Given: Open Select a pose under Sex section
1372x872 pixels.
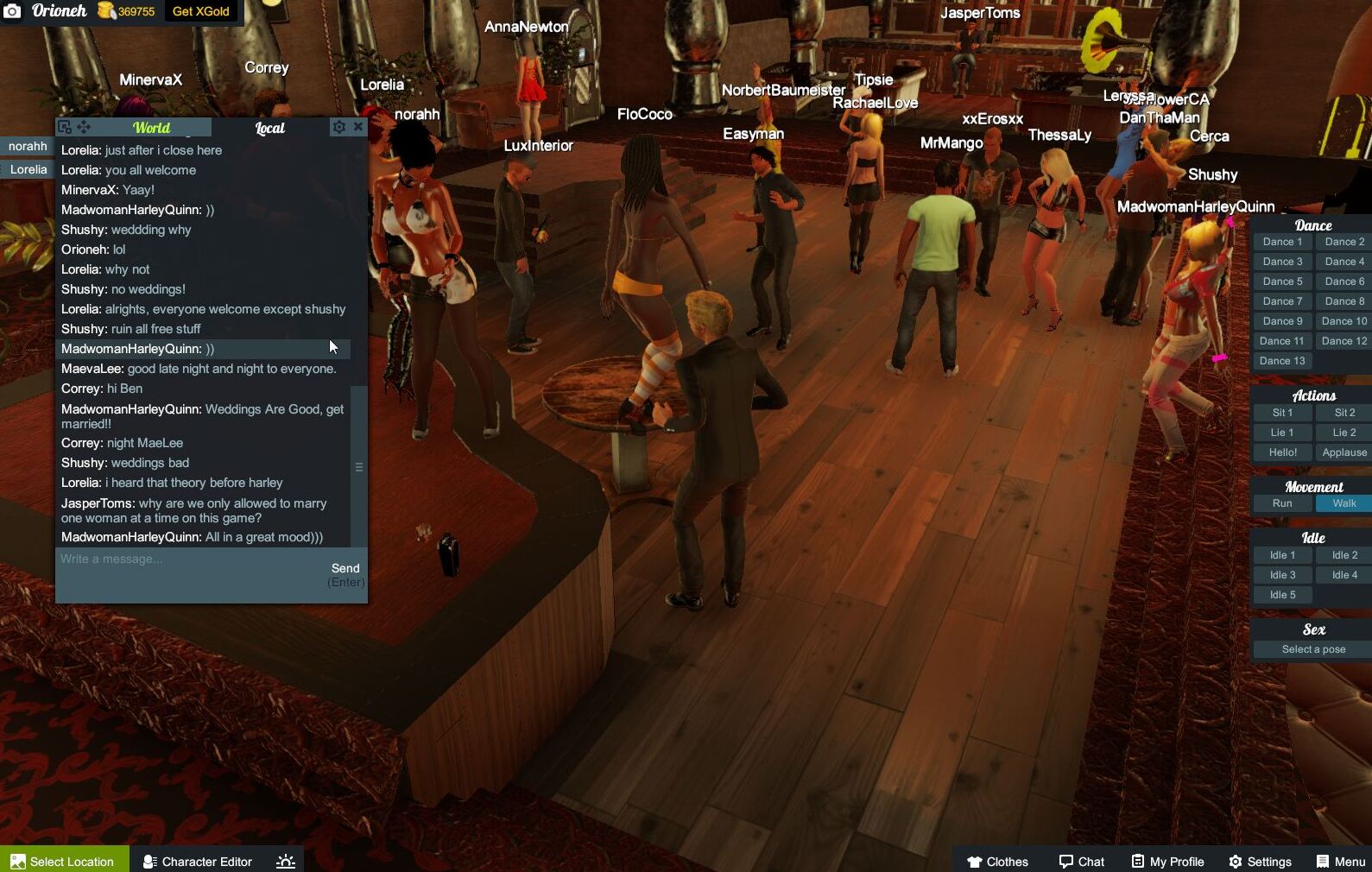Looking at the screenshot, I should click(1310, 649).
